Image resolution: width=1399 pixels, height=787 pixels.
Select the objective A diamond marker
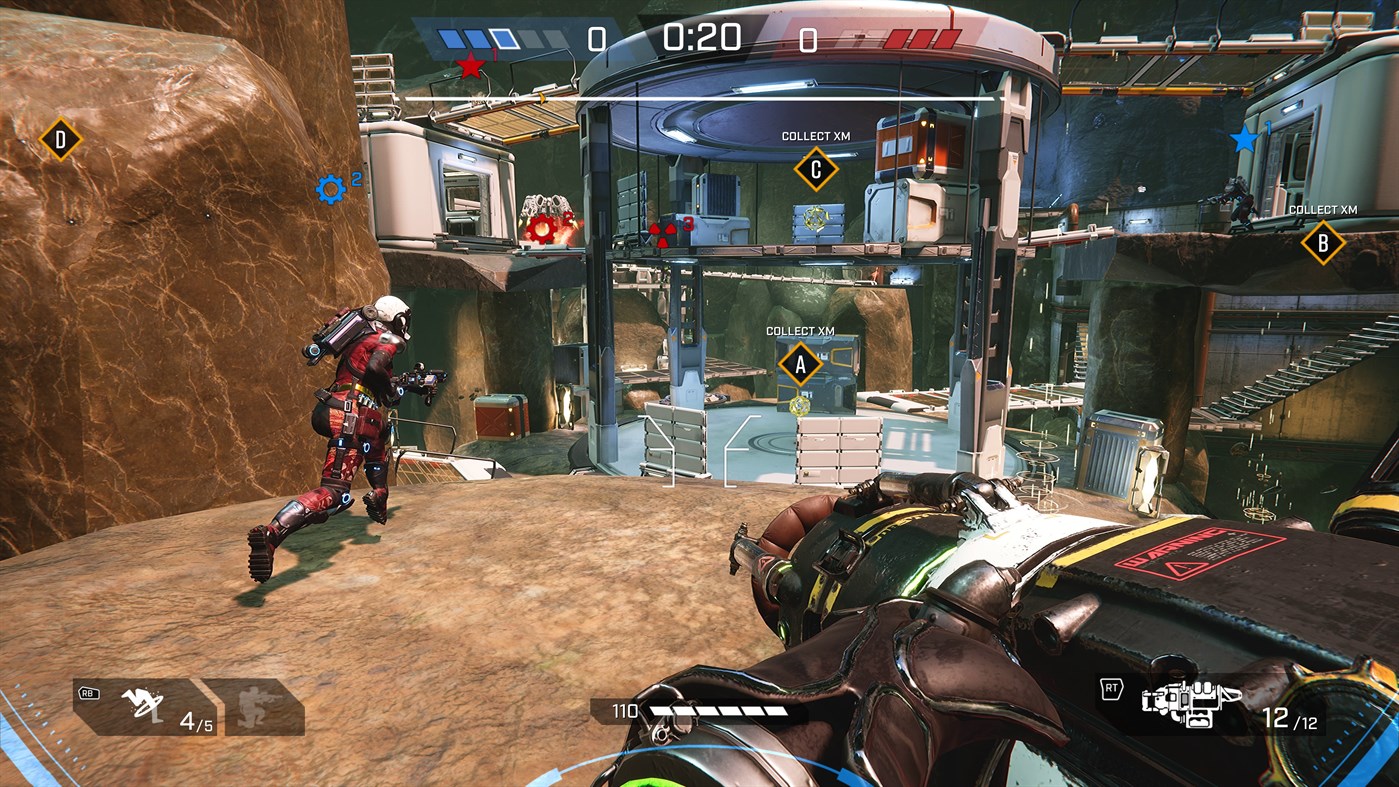pyautogui.click(x=799, y=365)
